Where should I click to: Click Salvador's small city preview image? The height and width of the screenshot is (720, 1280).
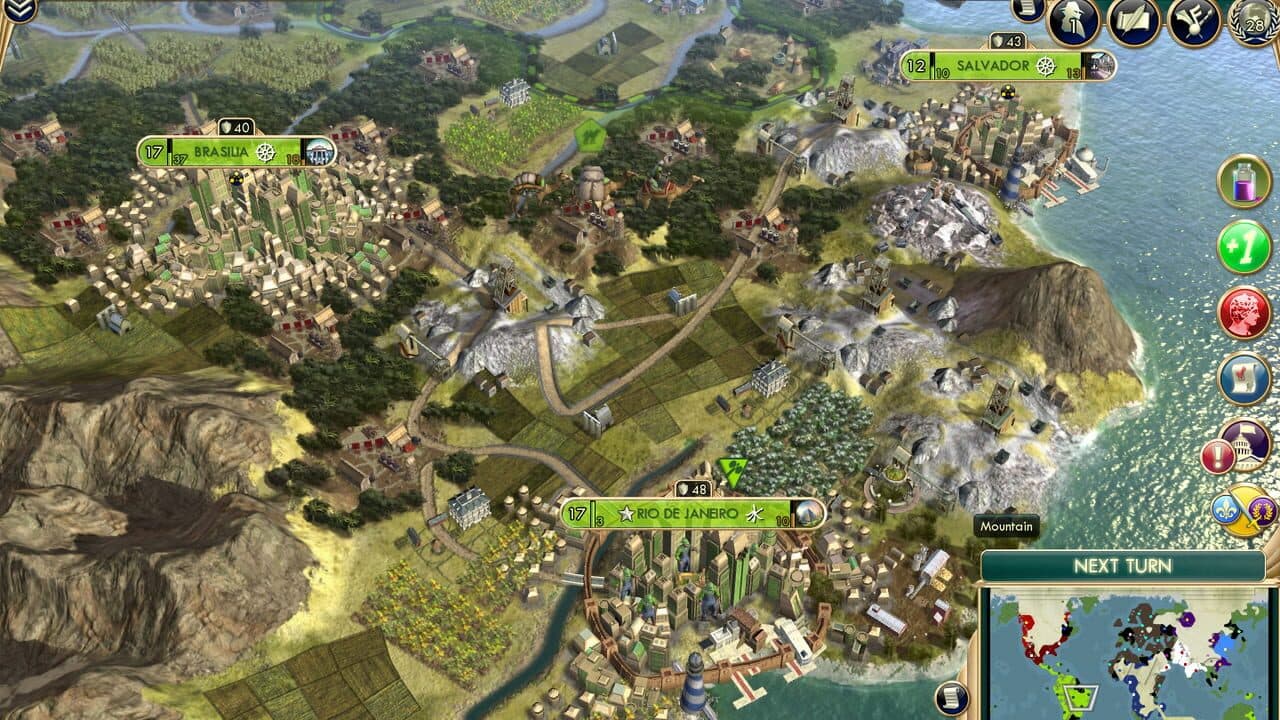(x=1100, y=66)
